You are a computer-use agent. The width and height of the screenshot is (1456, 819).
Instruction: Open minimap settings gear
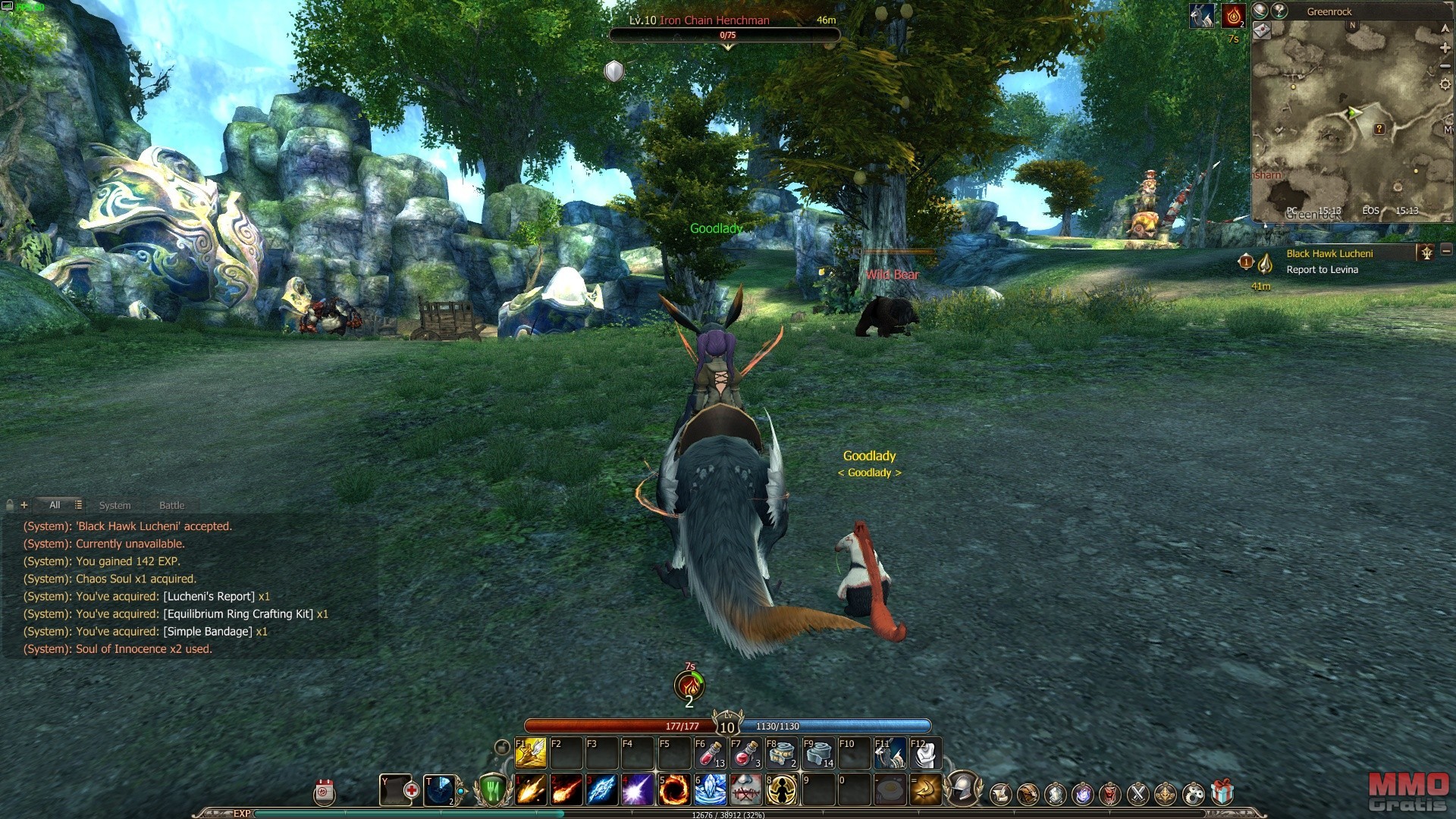point(1445,84)
